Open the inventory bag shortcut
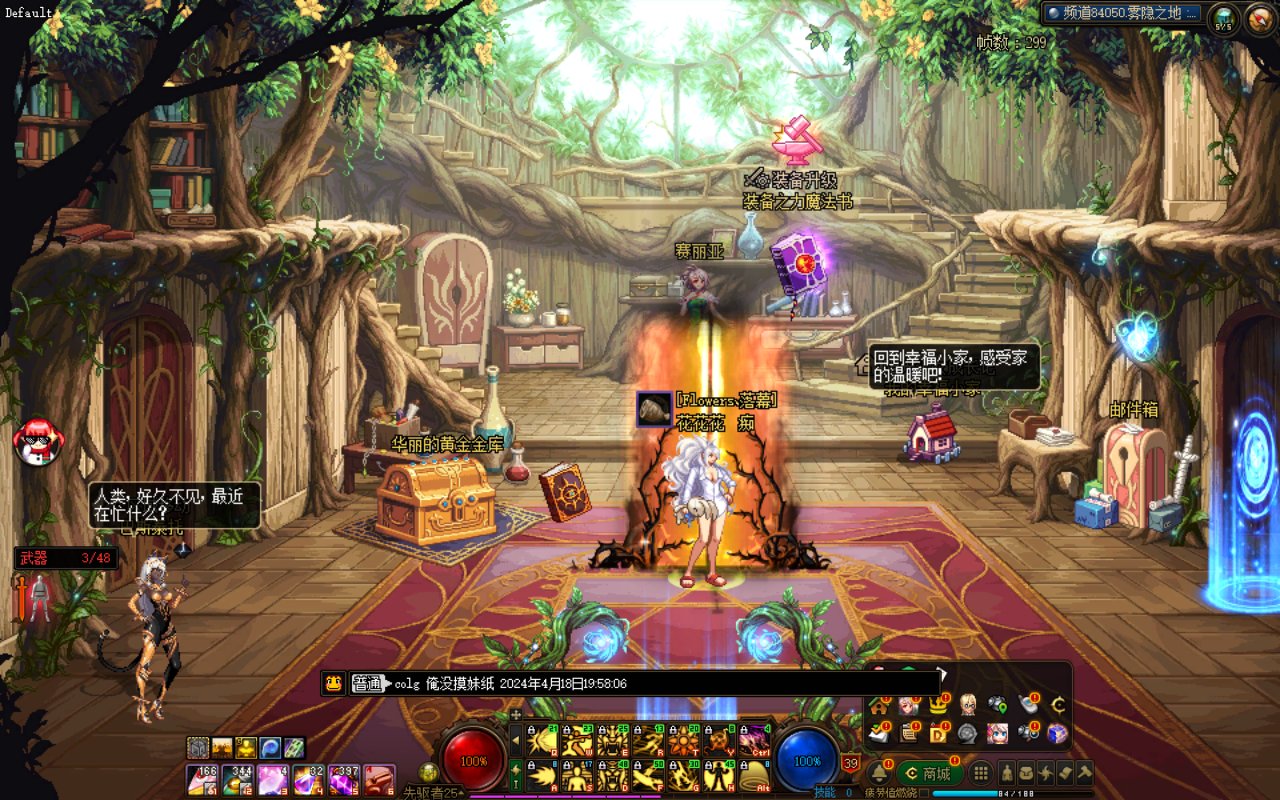This screenshot has height=800, width=1280. (1027, 773)
